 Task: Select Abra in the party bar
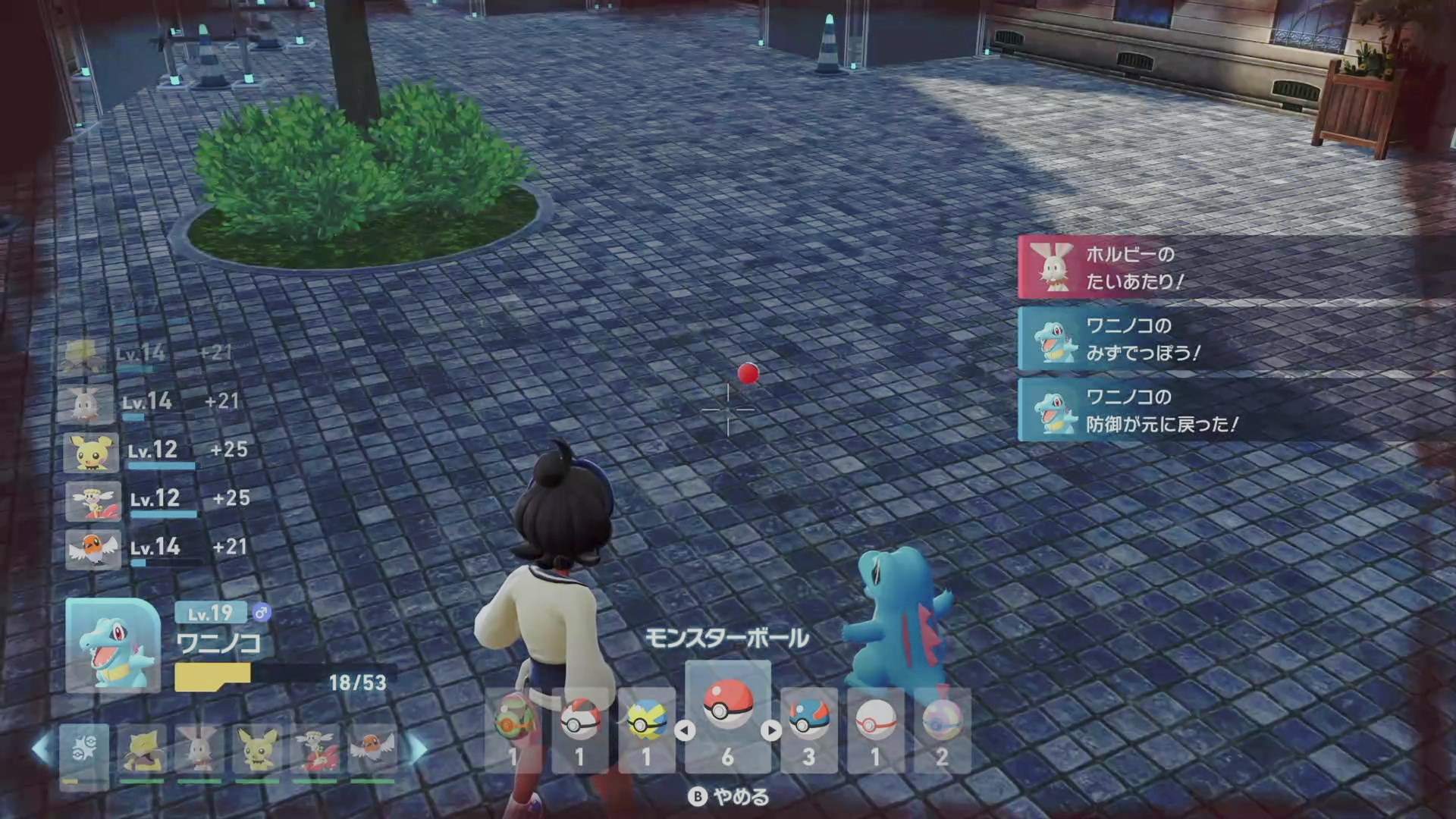point(142,750)
